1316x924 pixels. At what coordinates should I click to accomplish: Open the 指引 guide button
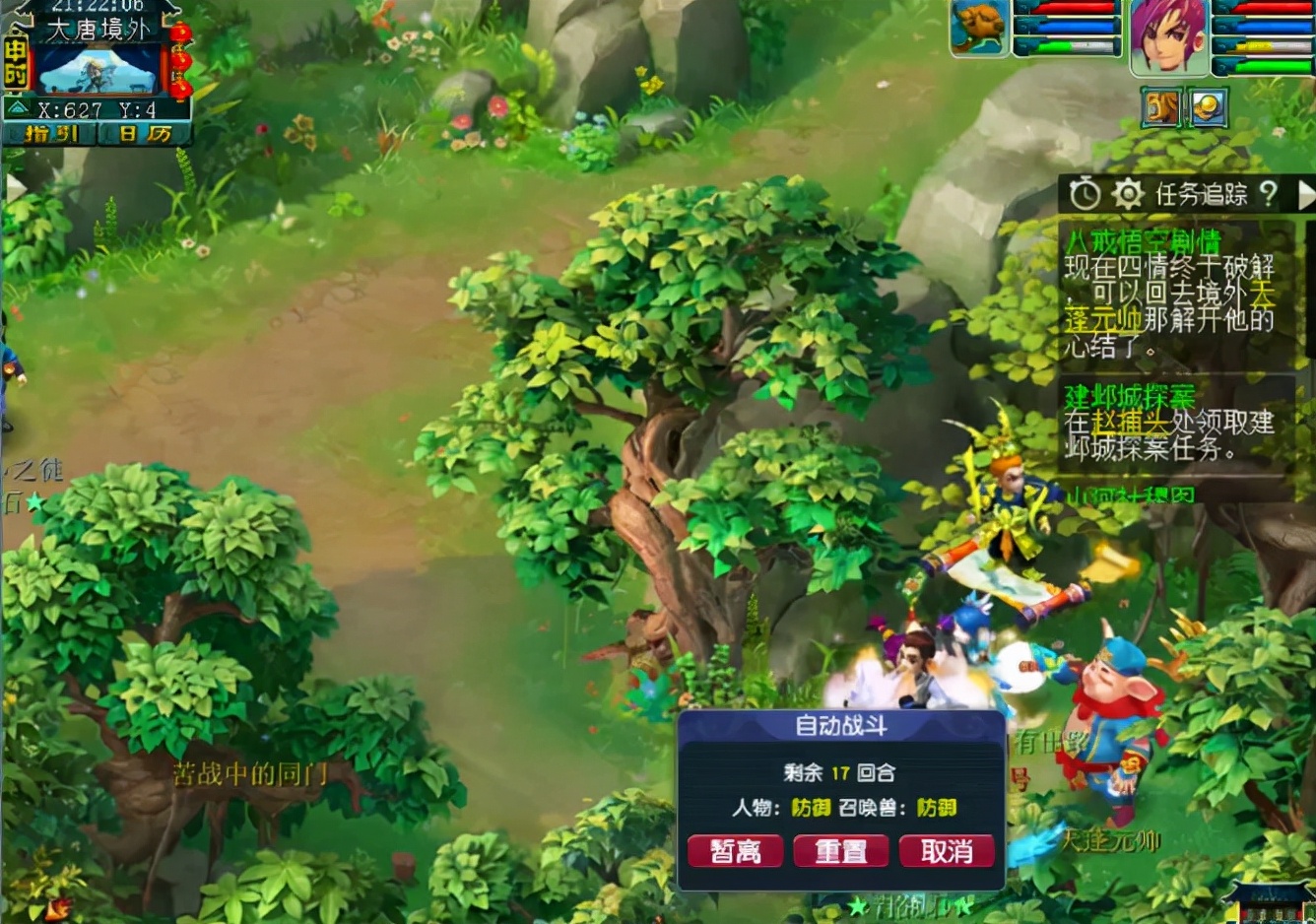[x=50, y=134]
